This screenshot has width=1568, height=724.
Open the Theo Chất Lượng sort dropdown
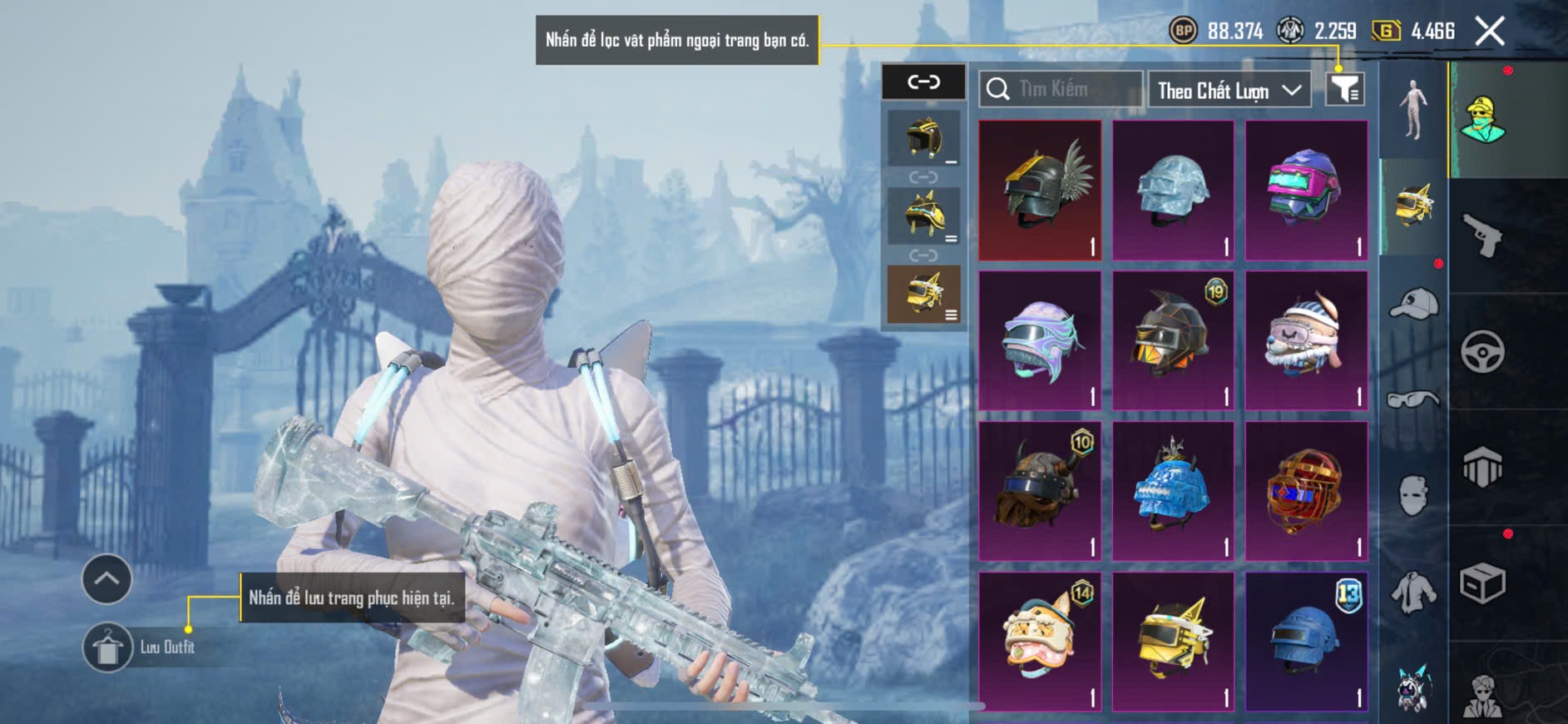pos(1229,90)
